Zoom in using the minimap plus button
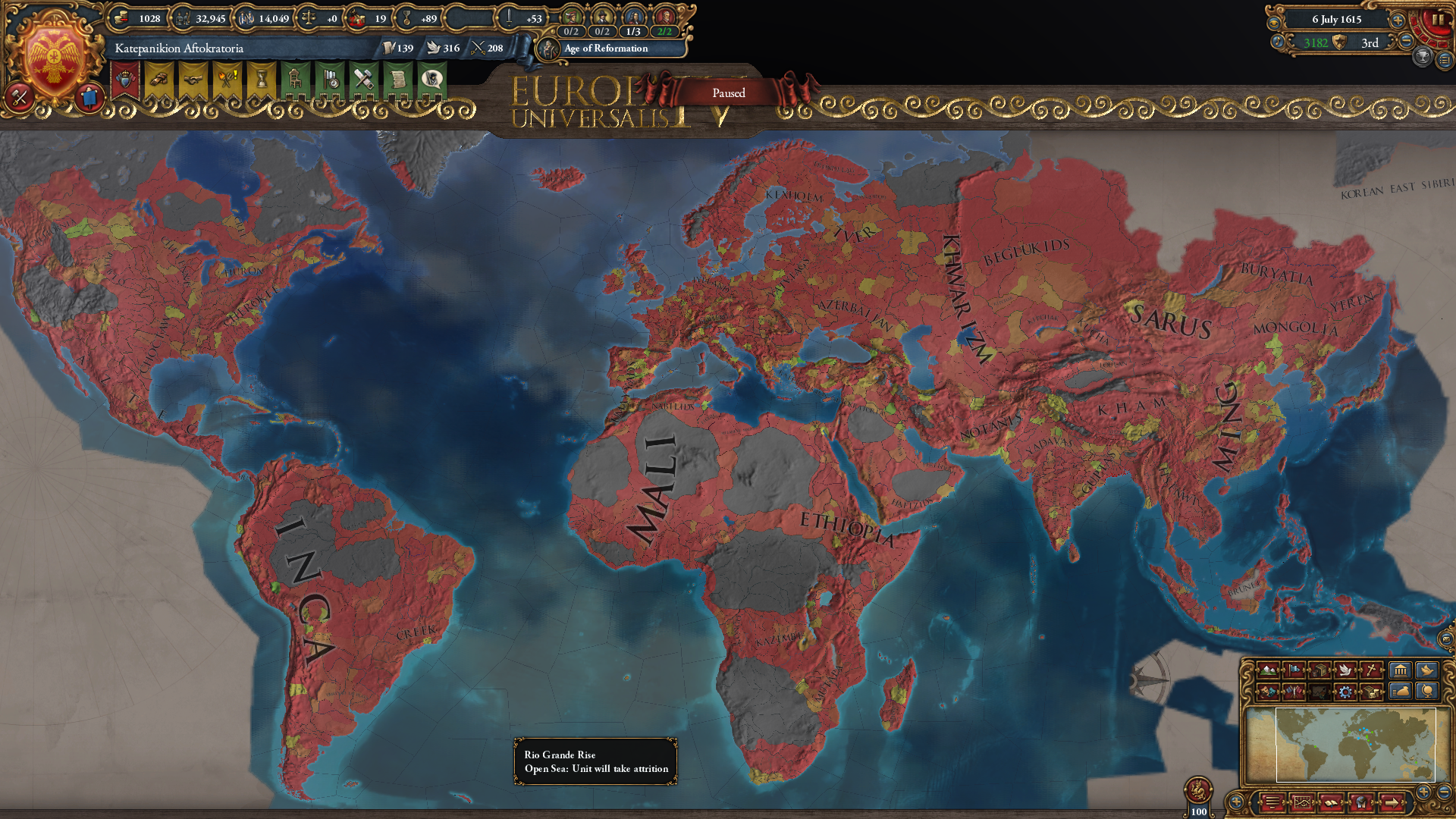Screen dimensions: 1456x819 click(x=1423, y=792)
